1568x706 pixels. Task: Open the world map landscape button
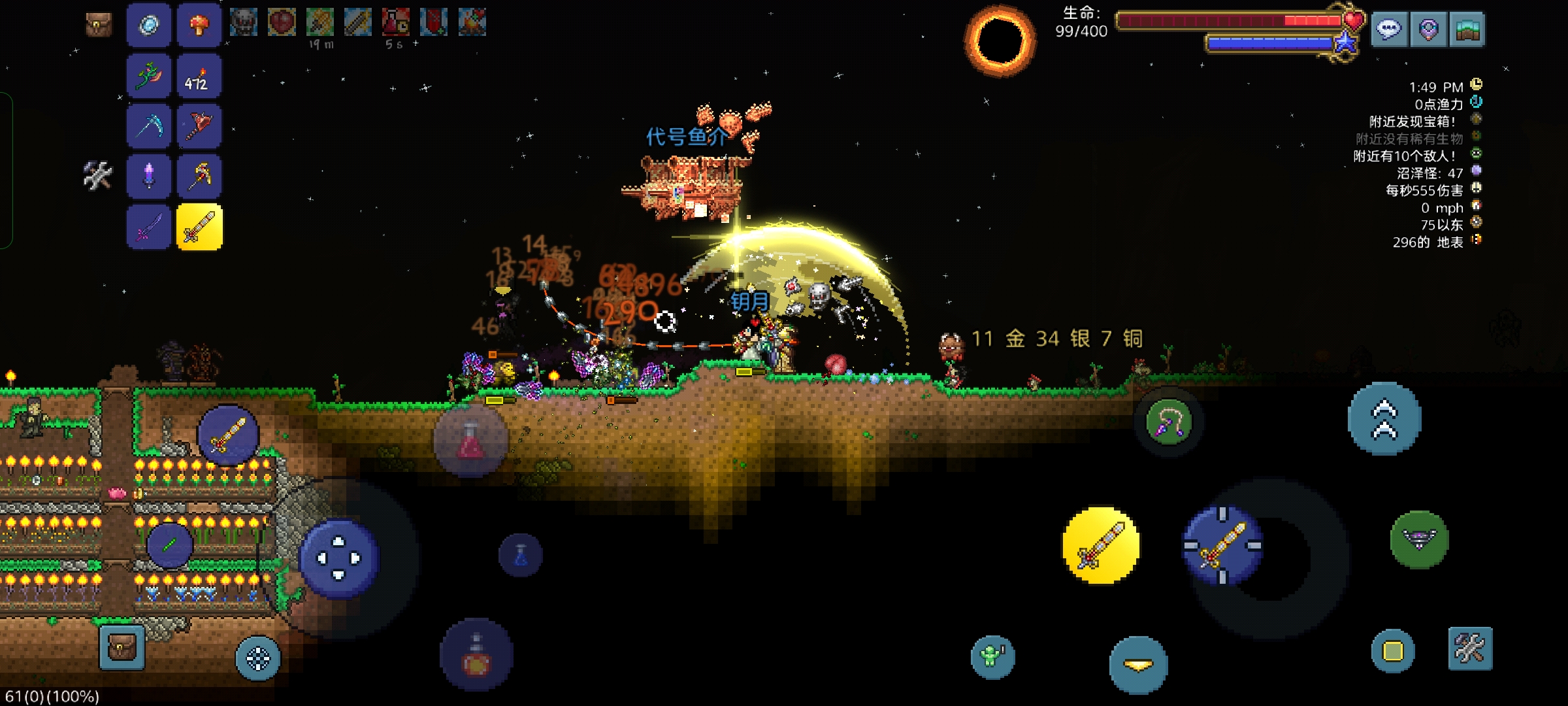1467,29
